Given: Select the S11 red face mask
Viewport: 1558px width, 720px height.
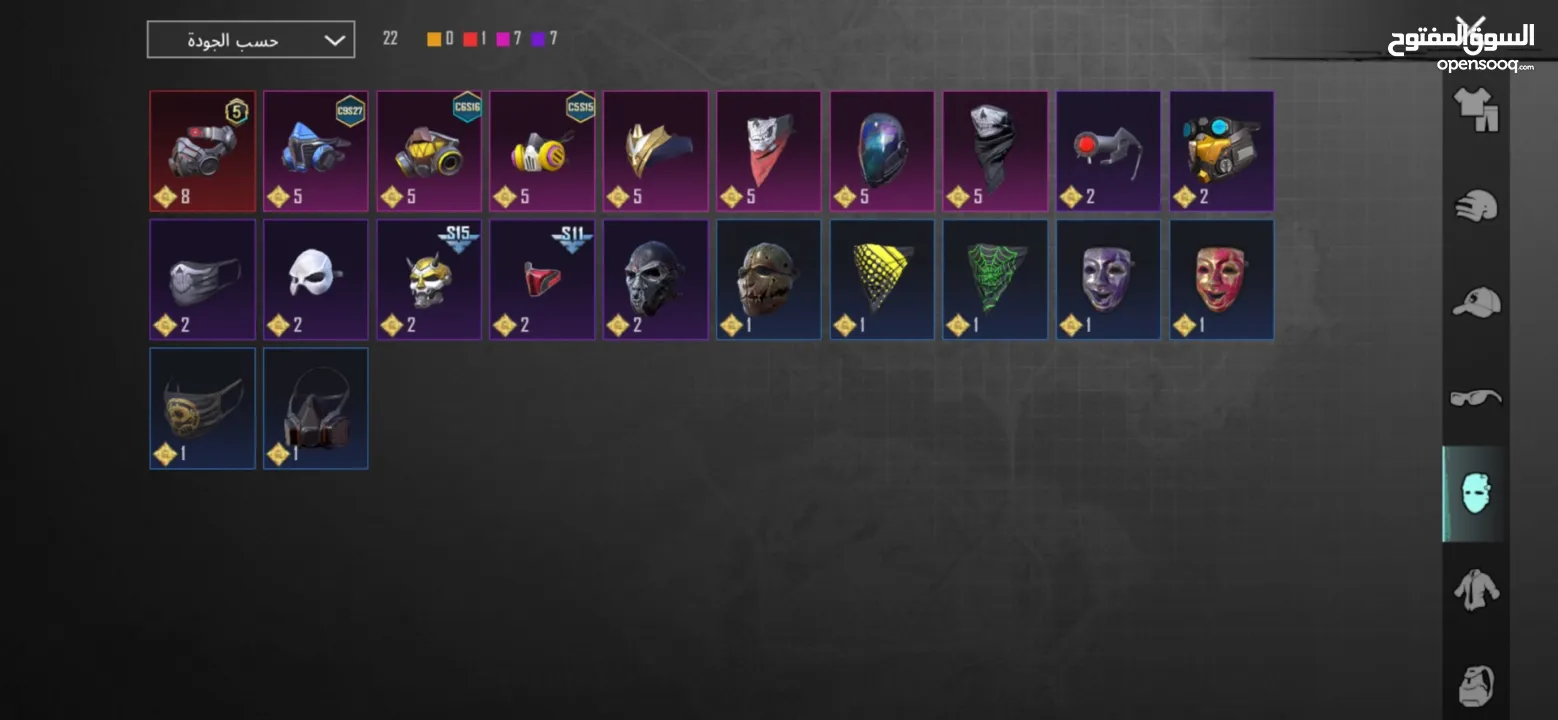Looking at the screenshot, I should coord(542,280).
